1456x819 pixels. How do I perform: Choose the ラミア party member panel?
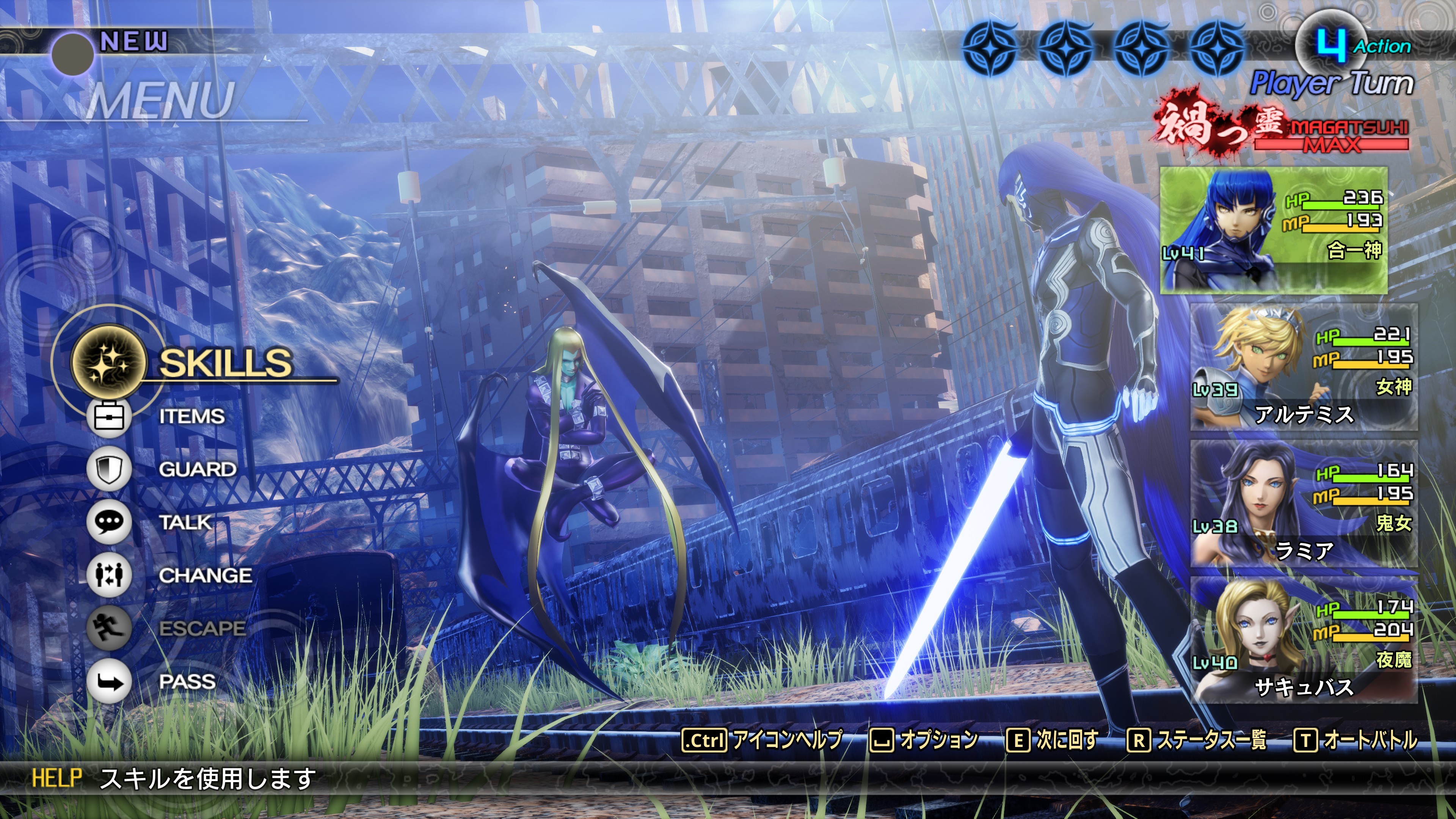tap(1304, 504)
